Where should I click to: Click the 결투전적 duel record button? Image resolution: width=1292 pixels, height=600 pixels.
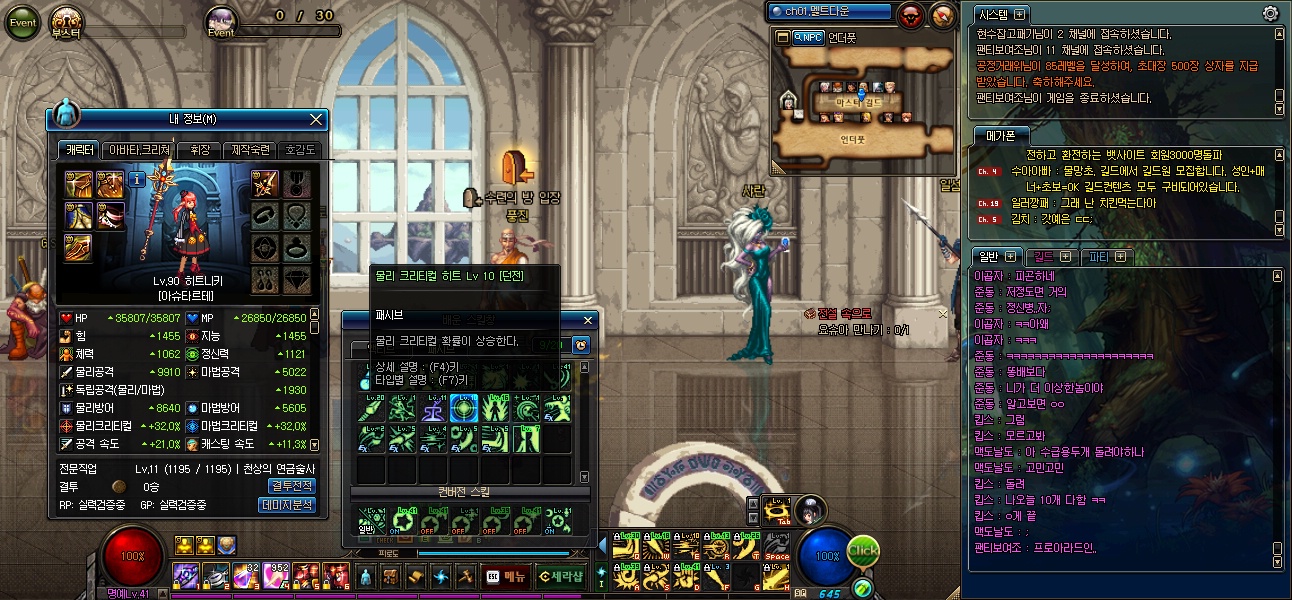click(x=291, y=486)
